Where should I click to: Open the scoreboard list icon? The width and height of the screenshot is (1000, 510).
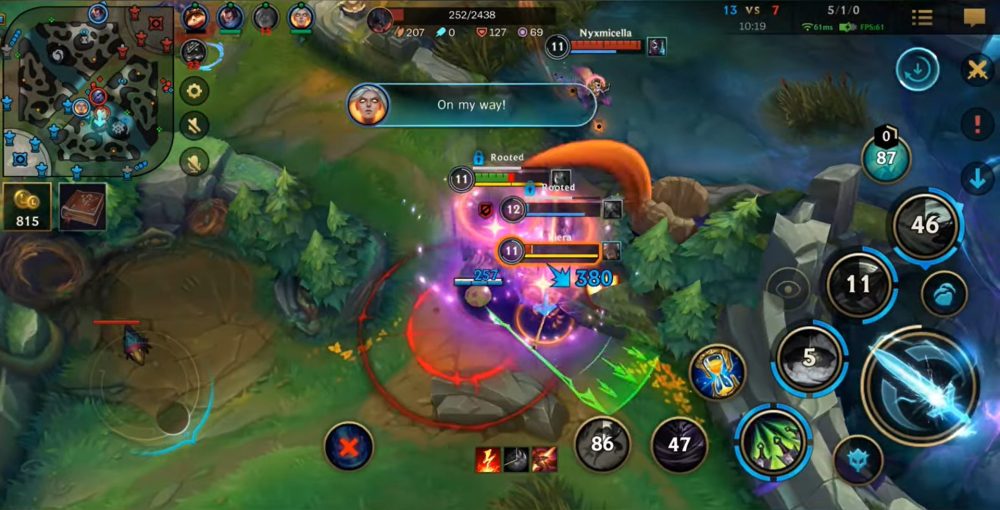[922, 17]
